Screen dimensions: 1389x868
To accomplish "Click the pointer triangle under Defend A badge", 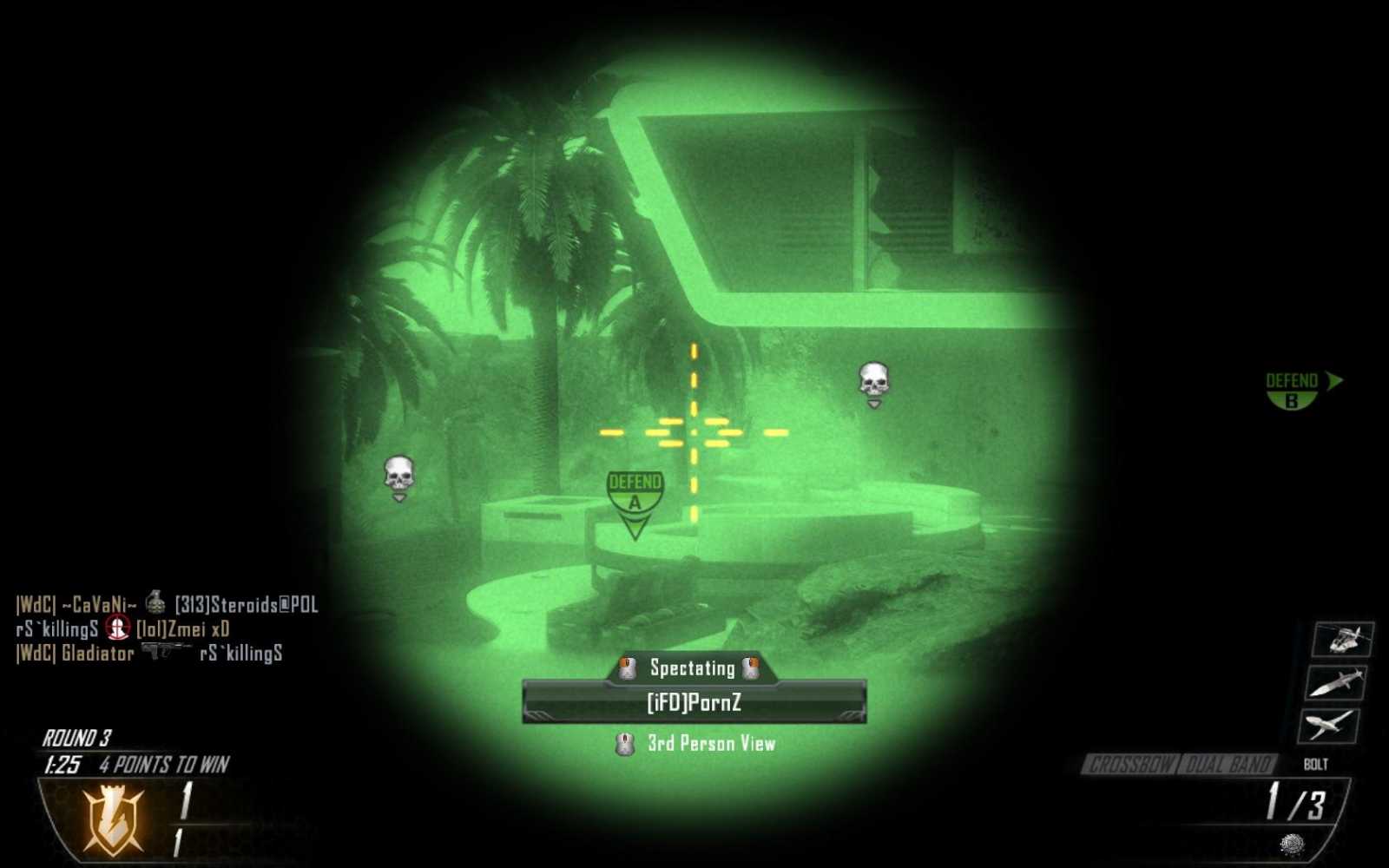I will point(635,524).
